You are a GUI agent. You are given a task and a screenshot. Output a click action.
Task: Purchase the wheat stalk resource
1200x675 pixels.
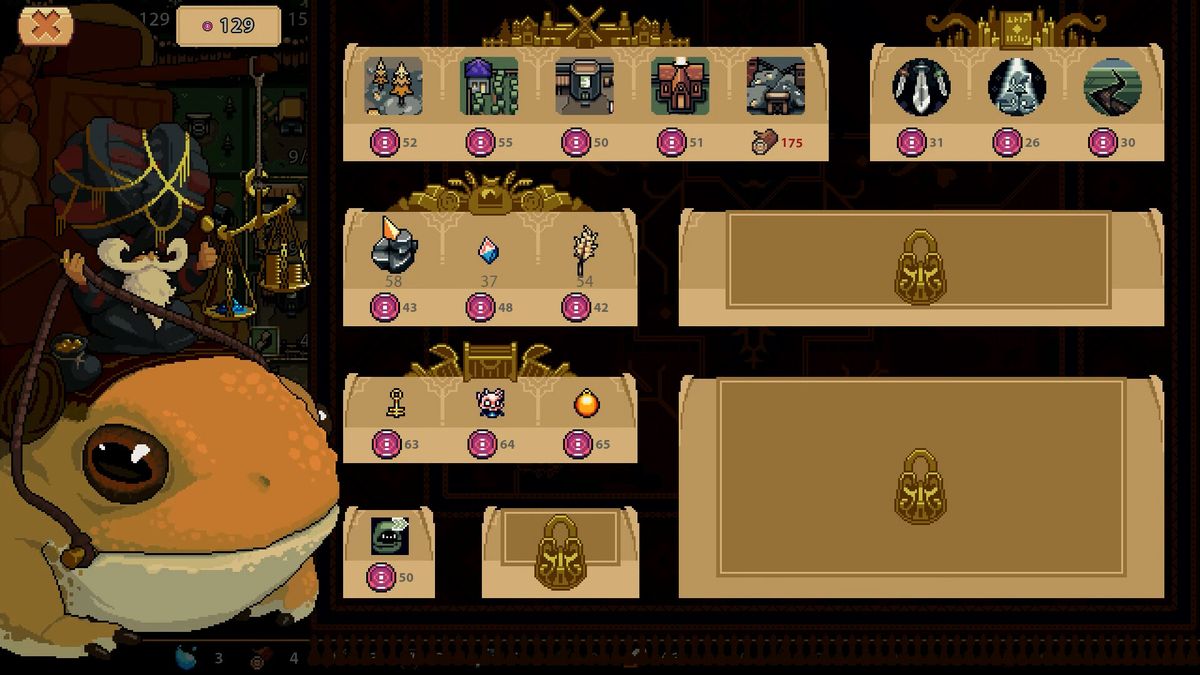click(x=584, y=247)
